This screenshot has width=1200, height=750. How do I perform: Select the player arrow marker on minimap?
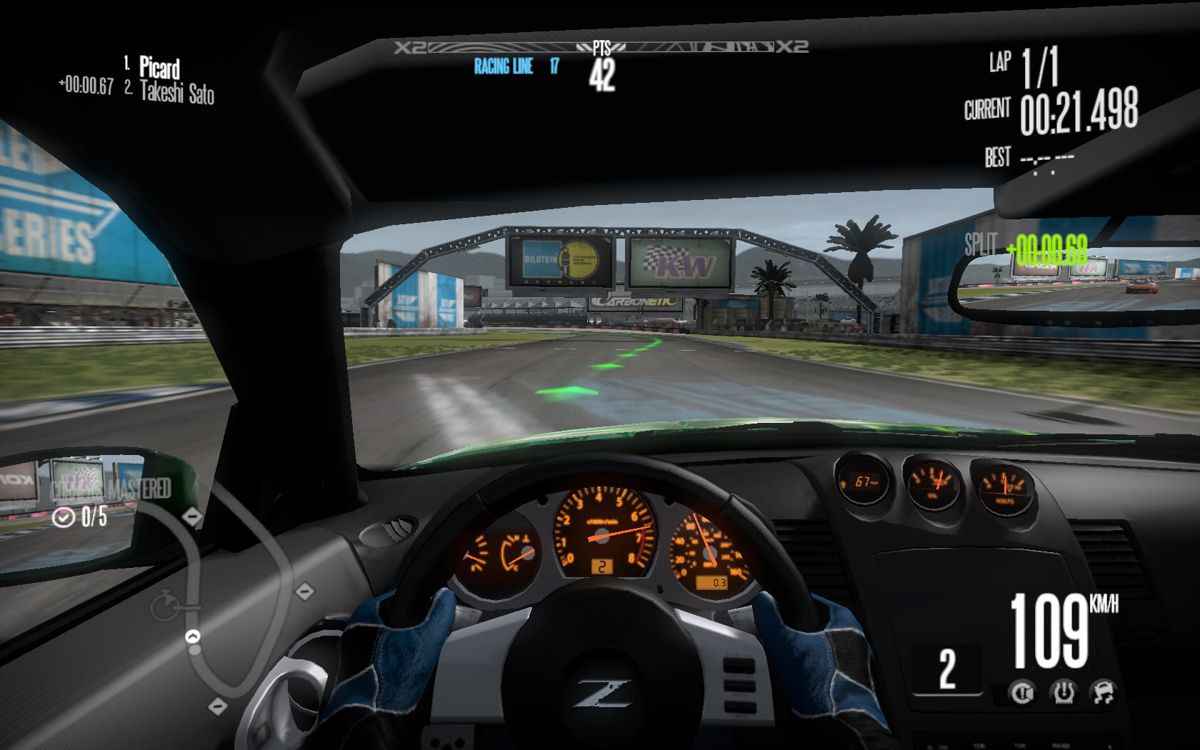[x=193, y=636]
